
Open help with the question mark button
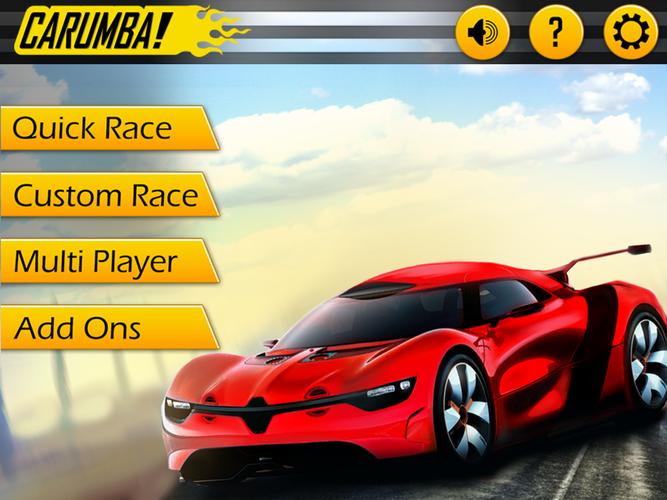(556, 33)
